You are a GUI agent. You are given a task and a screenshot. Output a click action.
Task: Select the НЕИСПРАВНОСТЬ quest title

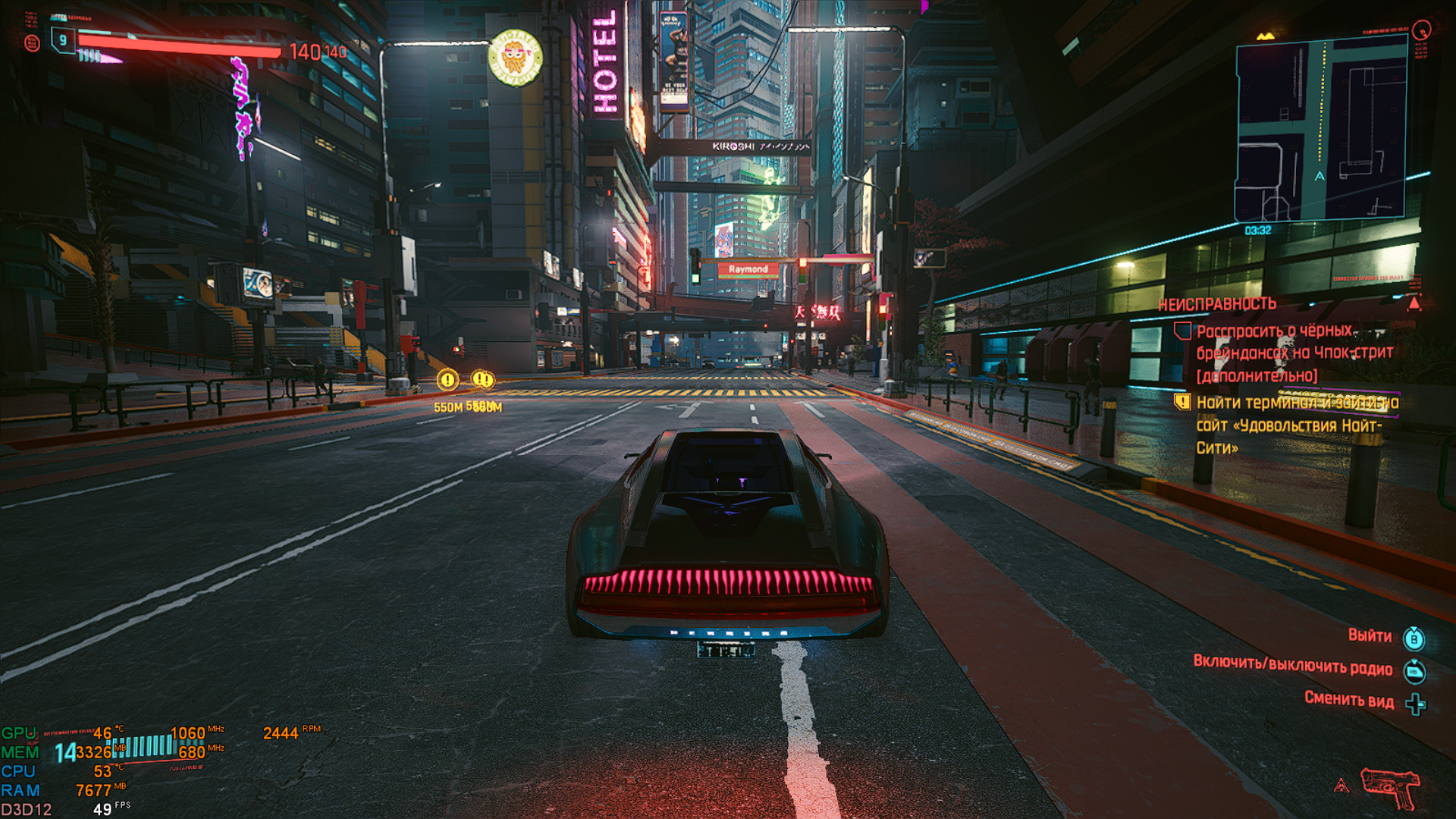click(x=1217, y=304)
